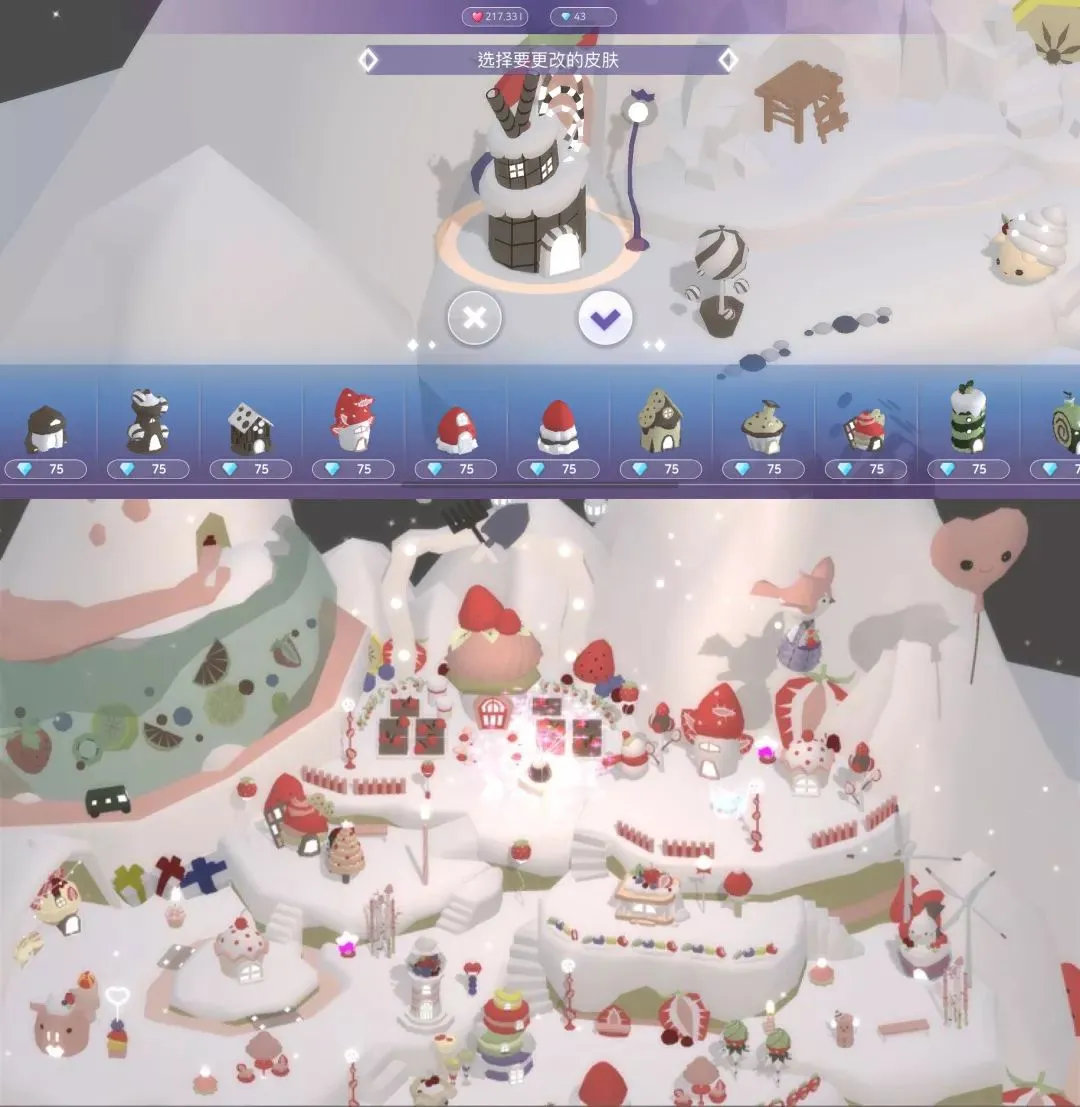The height and width of the screenshot is (1107, 1080).
Task: Select the red spotted mushroom house skin
Action: (353, 421)
